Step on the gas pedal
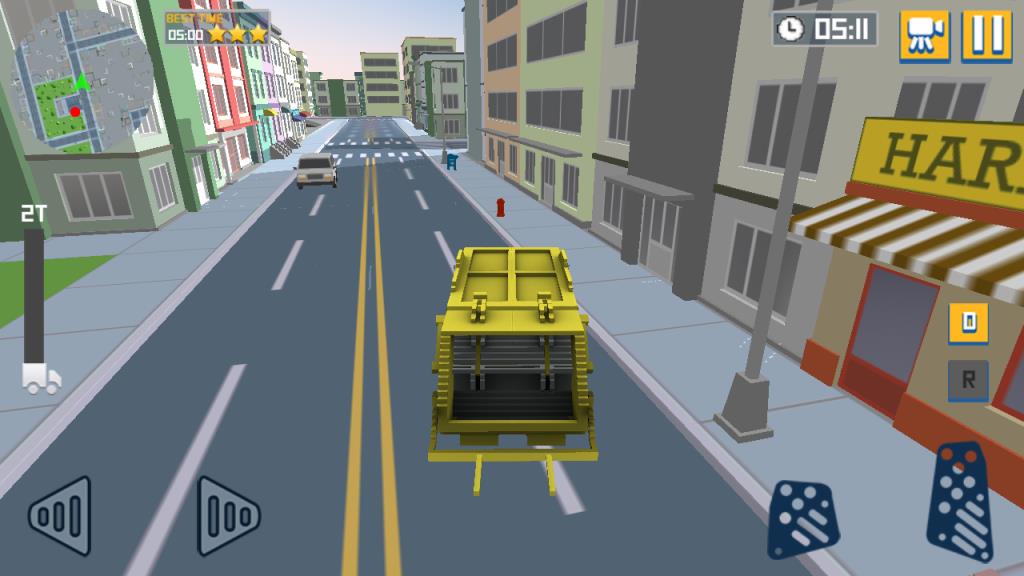 pyautogui.click(x=960, y=503)
